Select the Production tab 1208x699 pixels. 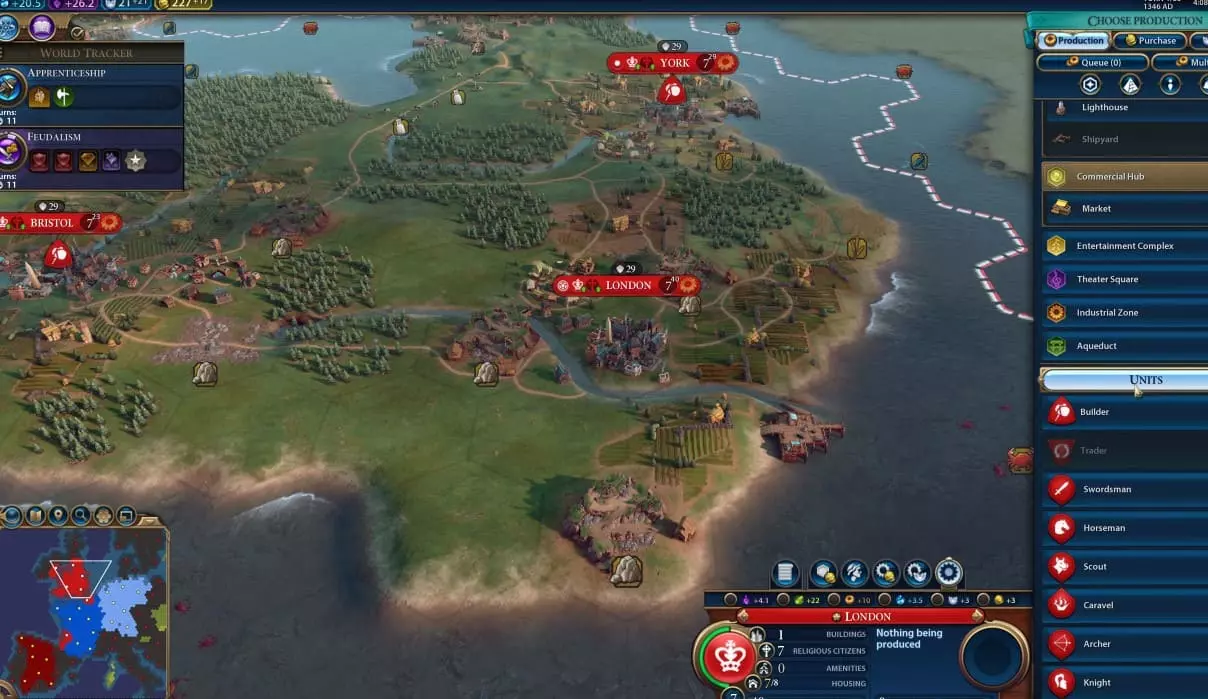(x=1072, y=41)
